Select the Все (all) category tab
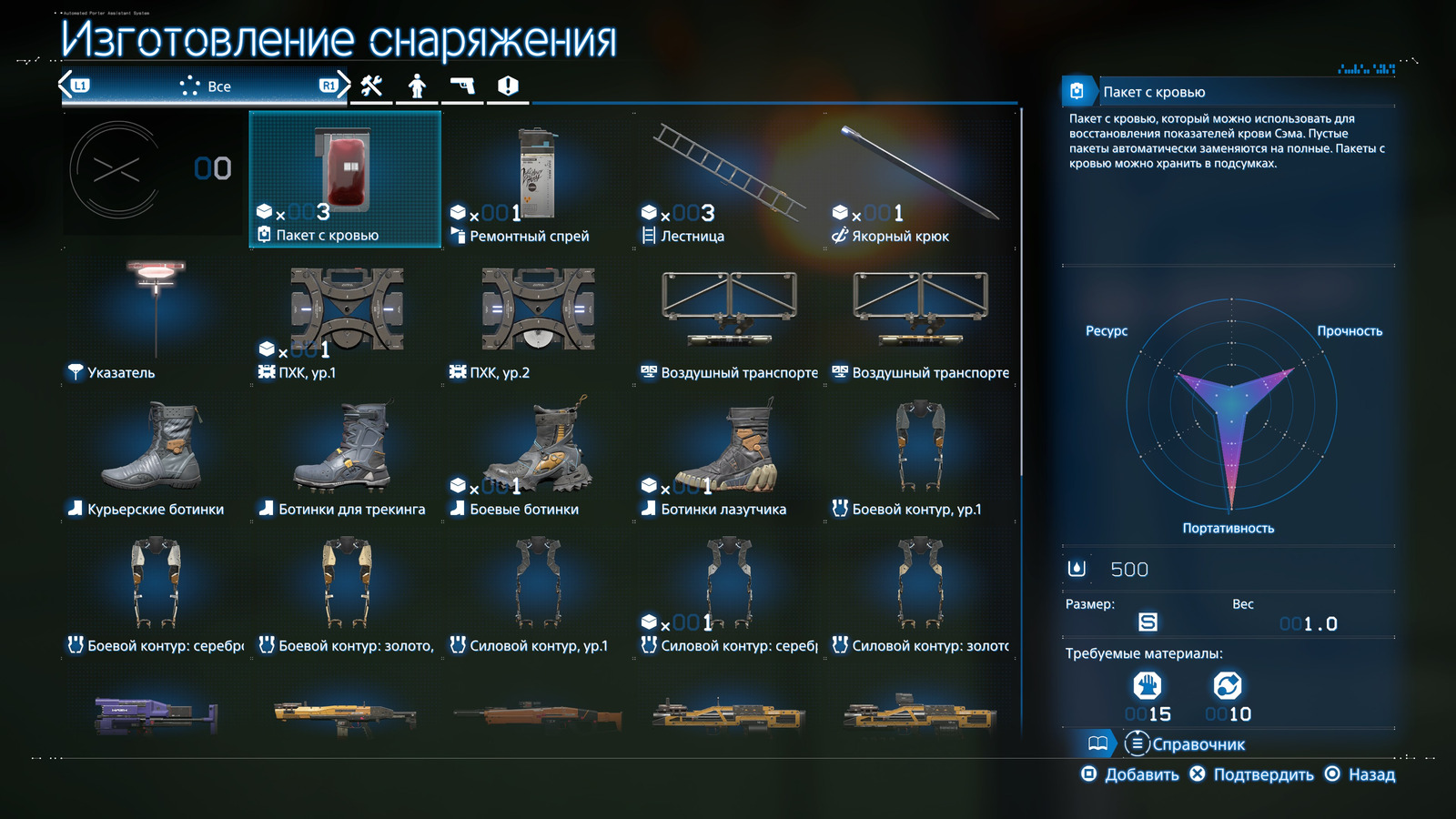The height and width of the screenshot is (819, 1456). [206, 86]
